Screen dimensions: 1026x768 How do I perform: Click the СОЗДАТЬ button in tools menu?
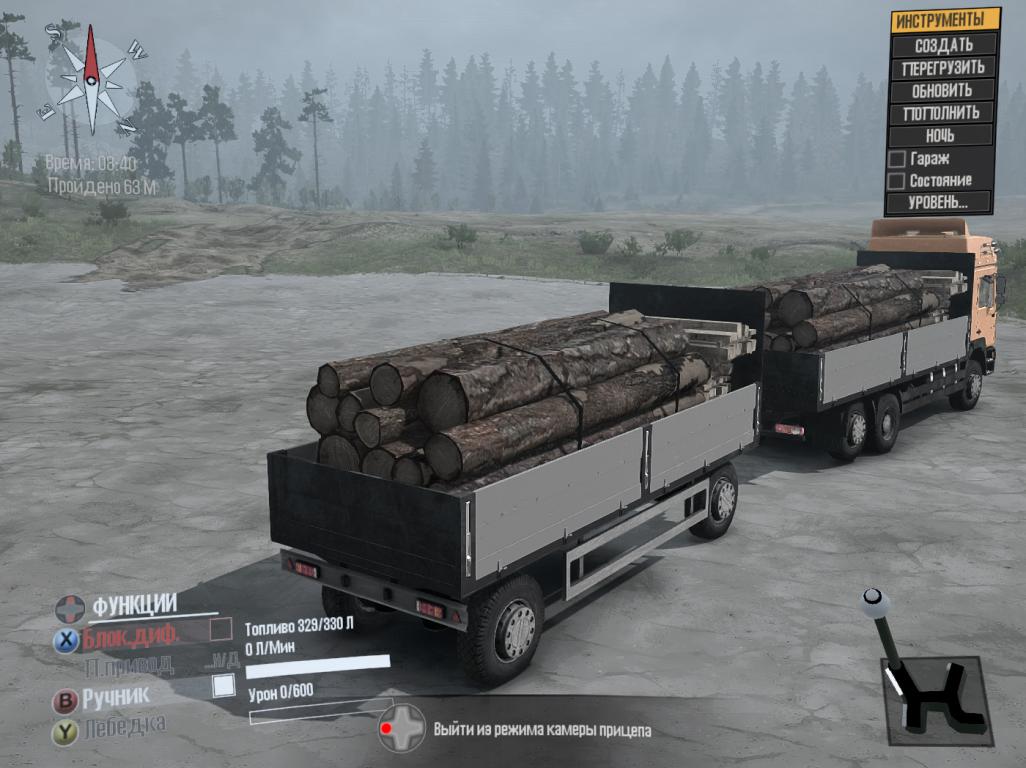point(943,45)
